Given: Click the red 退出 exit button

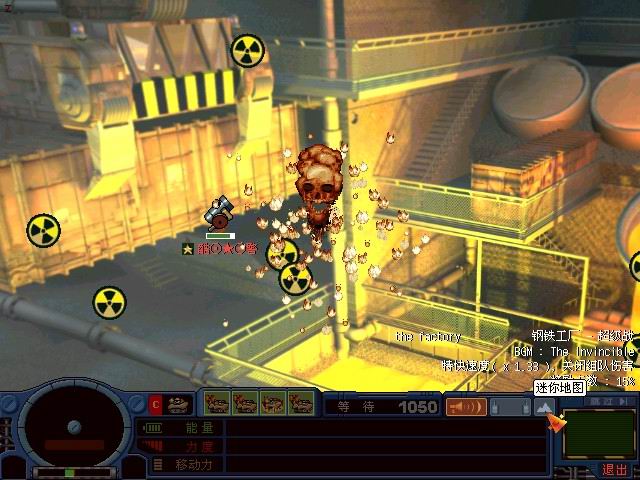Looking at the screenshot, I should pyautogui.click(x=614, y=469).
